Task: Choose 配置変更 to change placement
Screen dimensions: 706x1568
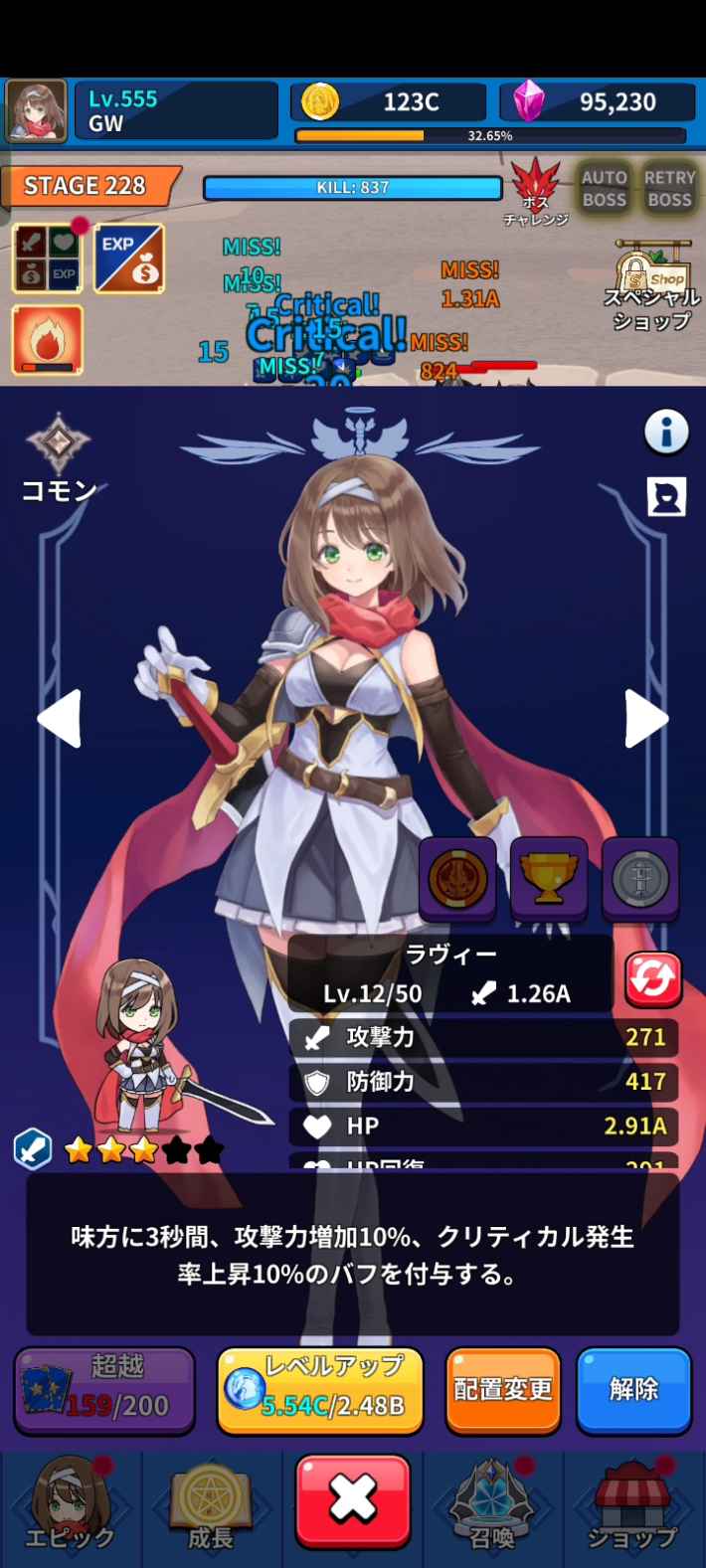Action: coord(502,1389)
